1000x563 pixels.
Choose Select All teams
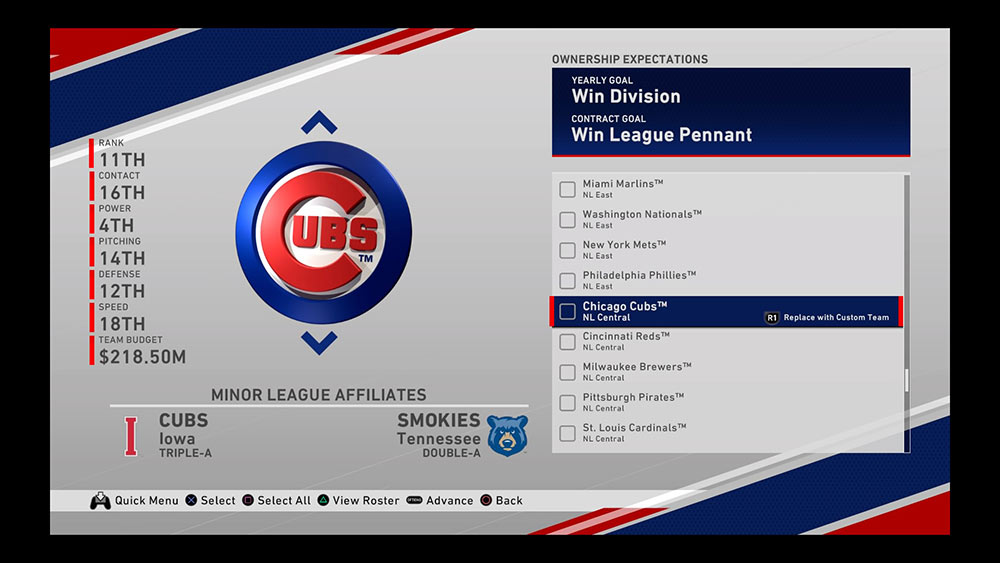[x=276, y=501]
